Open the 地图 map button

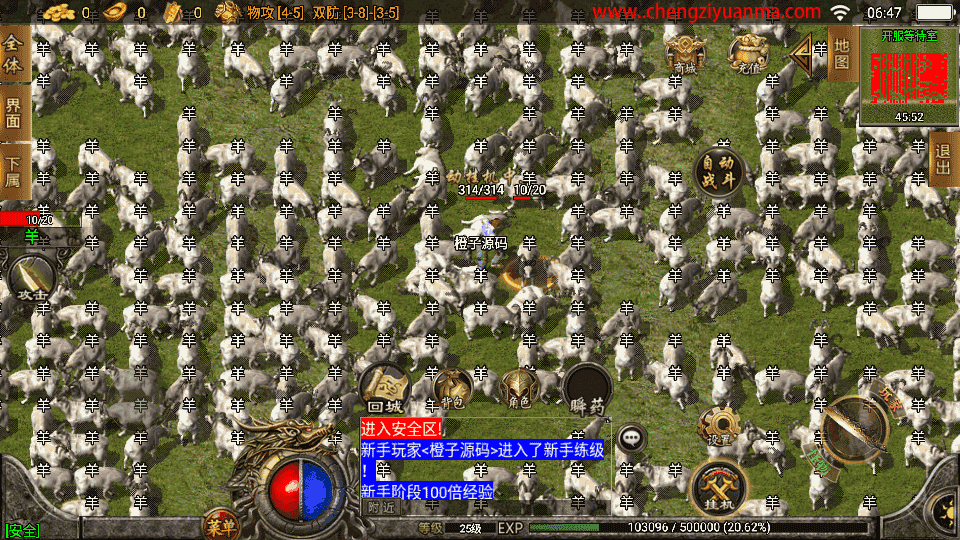(x=842, y=54)
